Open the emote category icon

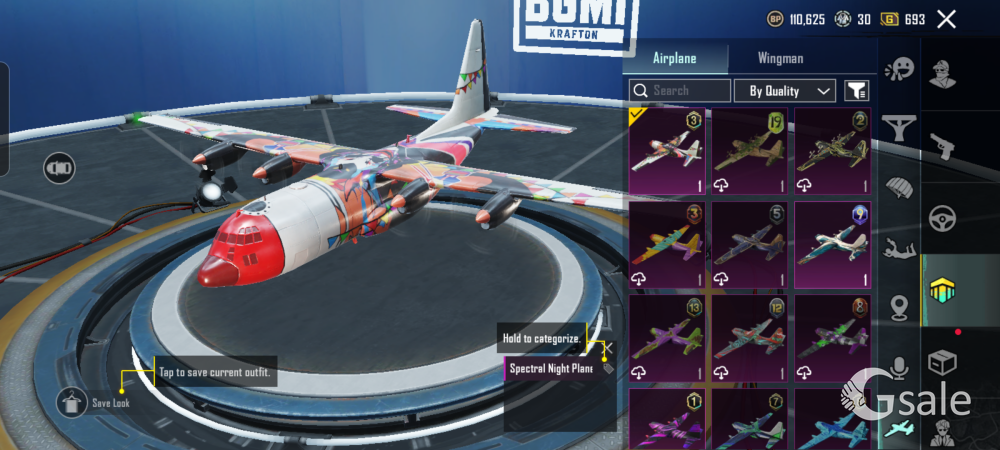coord(900,68)
